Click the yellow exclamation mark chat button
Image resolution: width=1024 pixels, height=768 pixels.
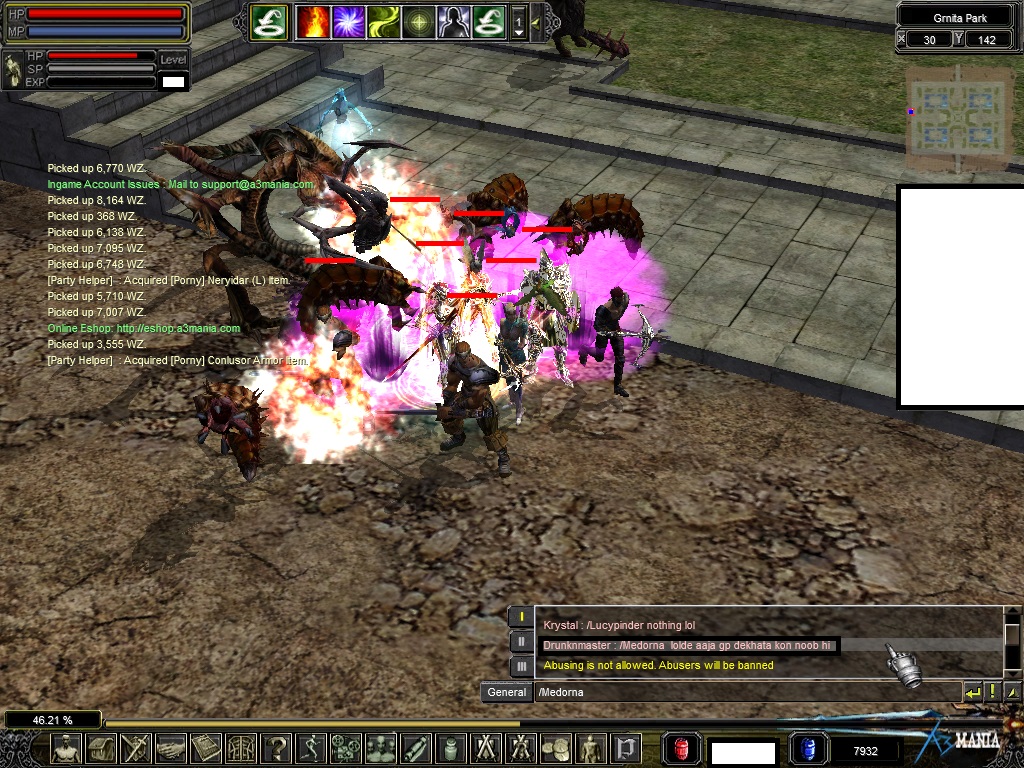[992, 691]
